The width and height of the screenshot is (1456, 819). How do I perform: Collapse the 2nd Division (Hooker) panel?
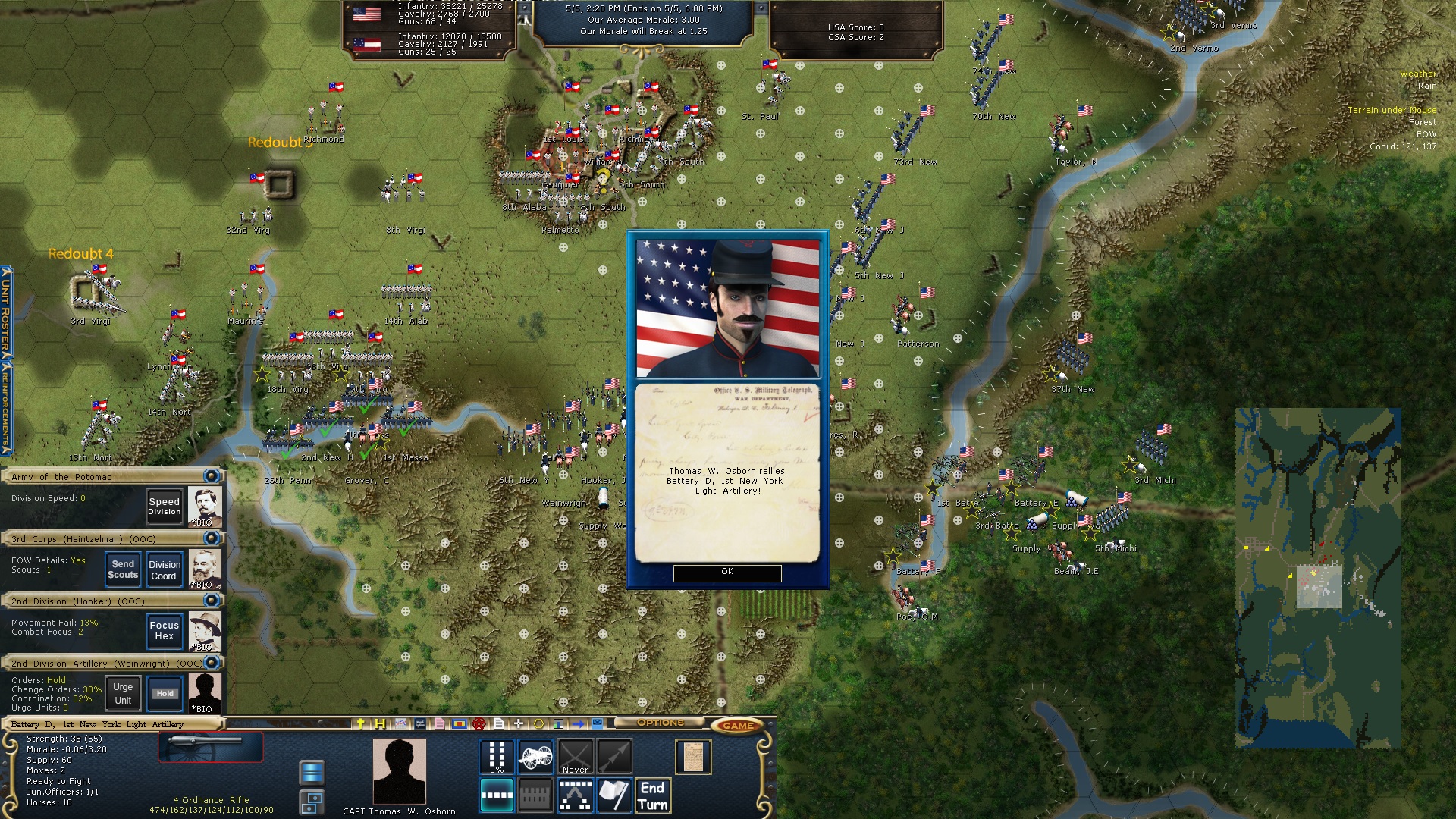point(212,601)
